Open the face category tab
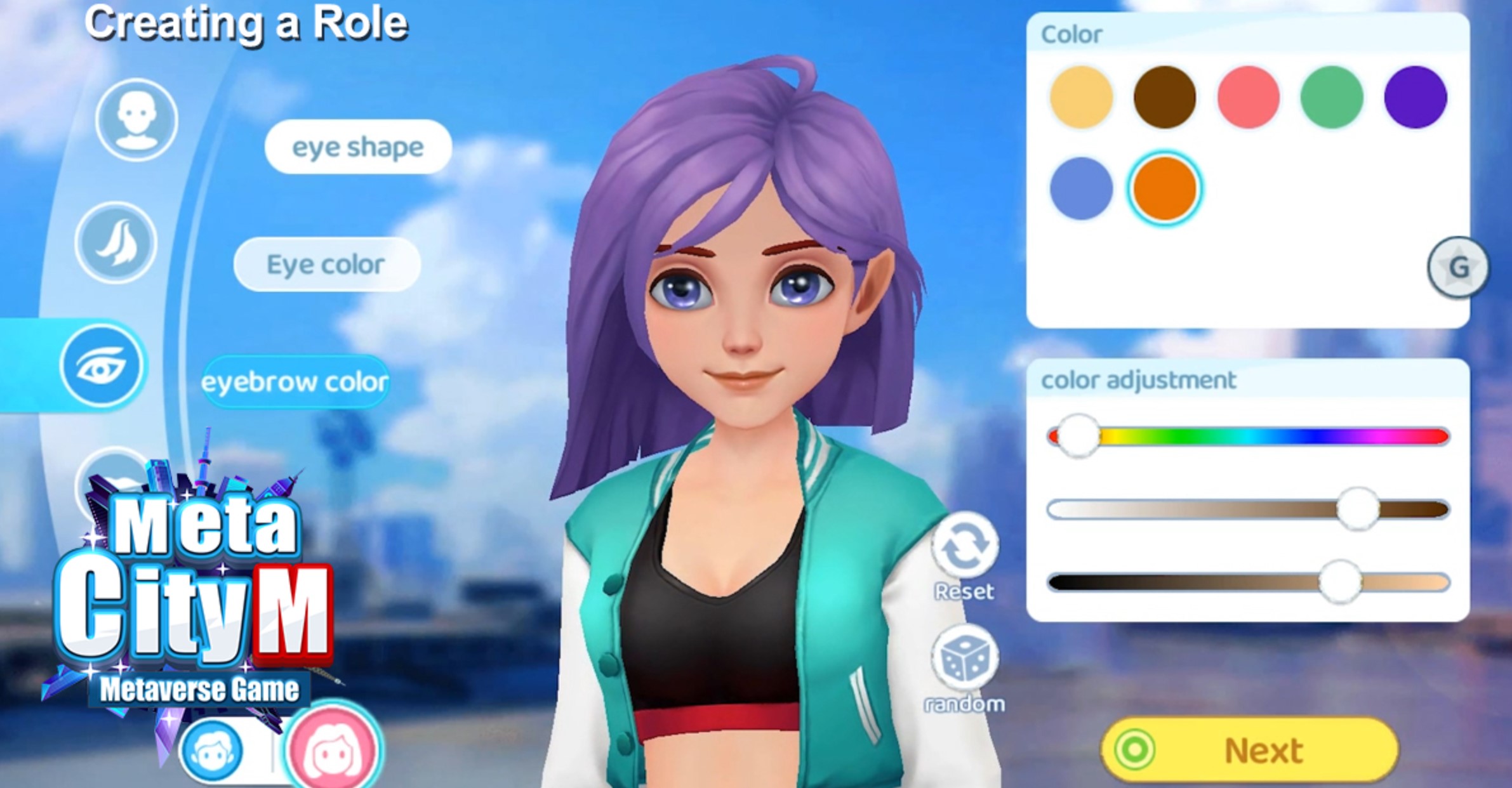 coord(136,119)
